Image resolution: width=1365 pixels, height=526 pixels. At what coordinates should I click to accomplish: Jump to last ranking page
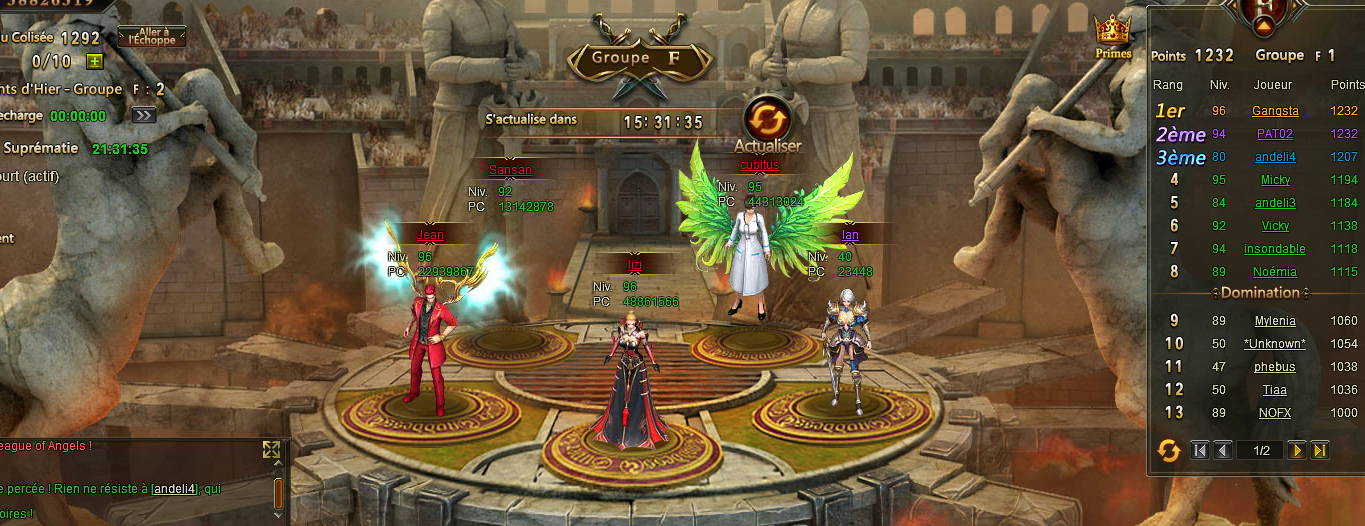point(1320,451)
